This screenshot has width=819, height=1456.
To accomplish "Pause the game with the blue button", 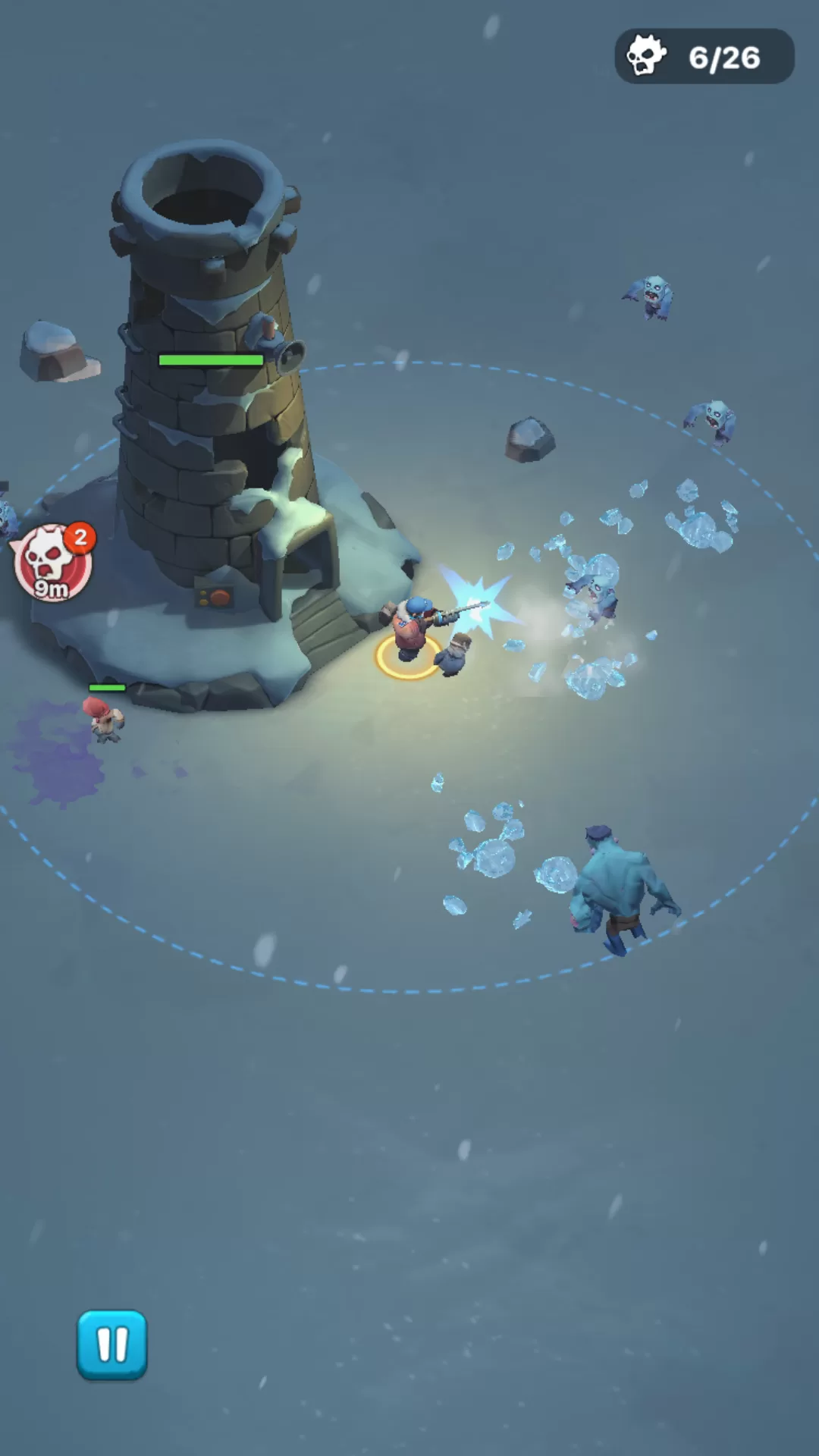I will click(111, 1345).
